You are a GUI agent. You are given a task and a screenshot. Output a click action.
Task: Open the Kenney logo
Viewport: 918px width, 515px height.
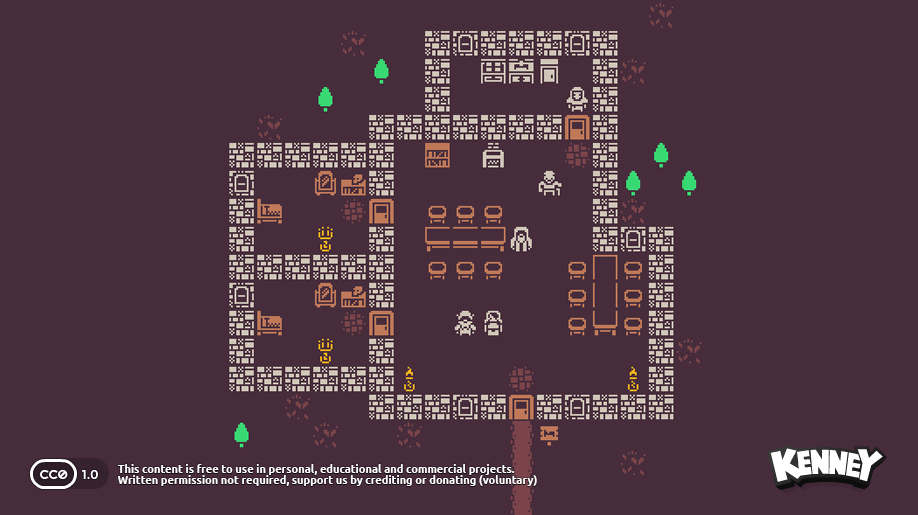click(x=826, y=466)
